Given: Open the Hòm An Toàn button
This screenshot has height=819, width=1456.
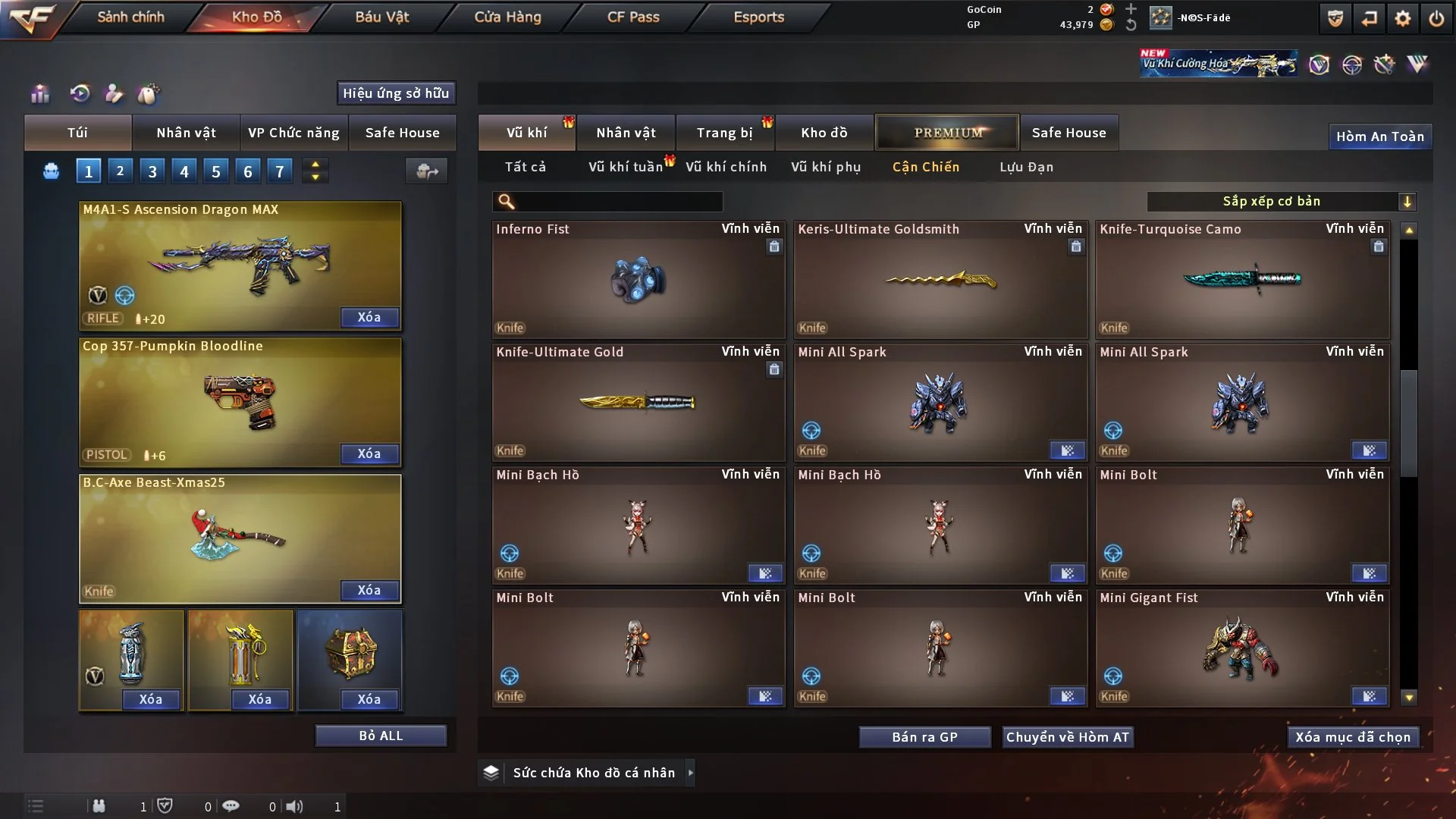Looking at the screenshot, I should click(1379, 136).
